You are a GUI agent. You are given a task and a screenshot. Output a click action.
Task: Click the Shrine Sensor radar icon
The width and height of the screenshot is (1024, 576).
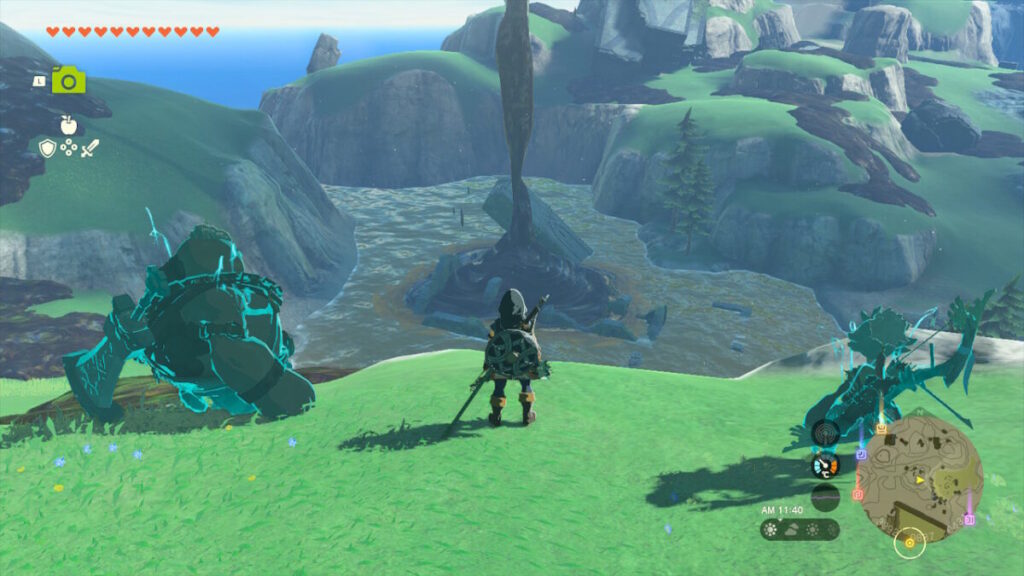[825, 432]
